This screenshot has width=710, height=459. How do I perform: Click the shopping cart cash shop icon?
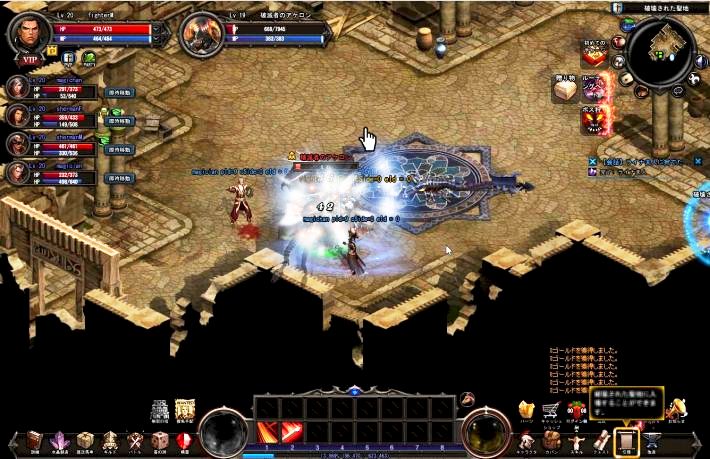point(551,409)
